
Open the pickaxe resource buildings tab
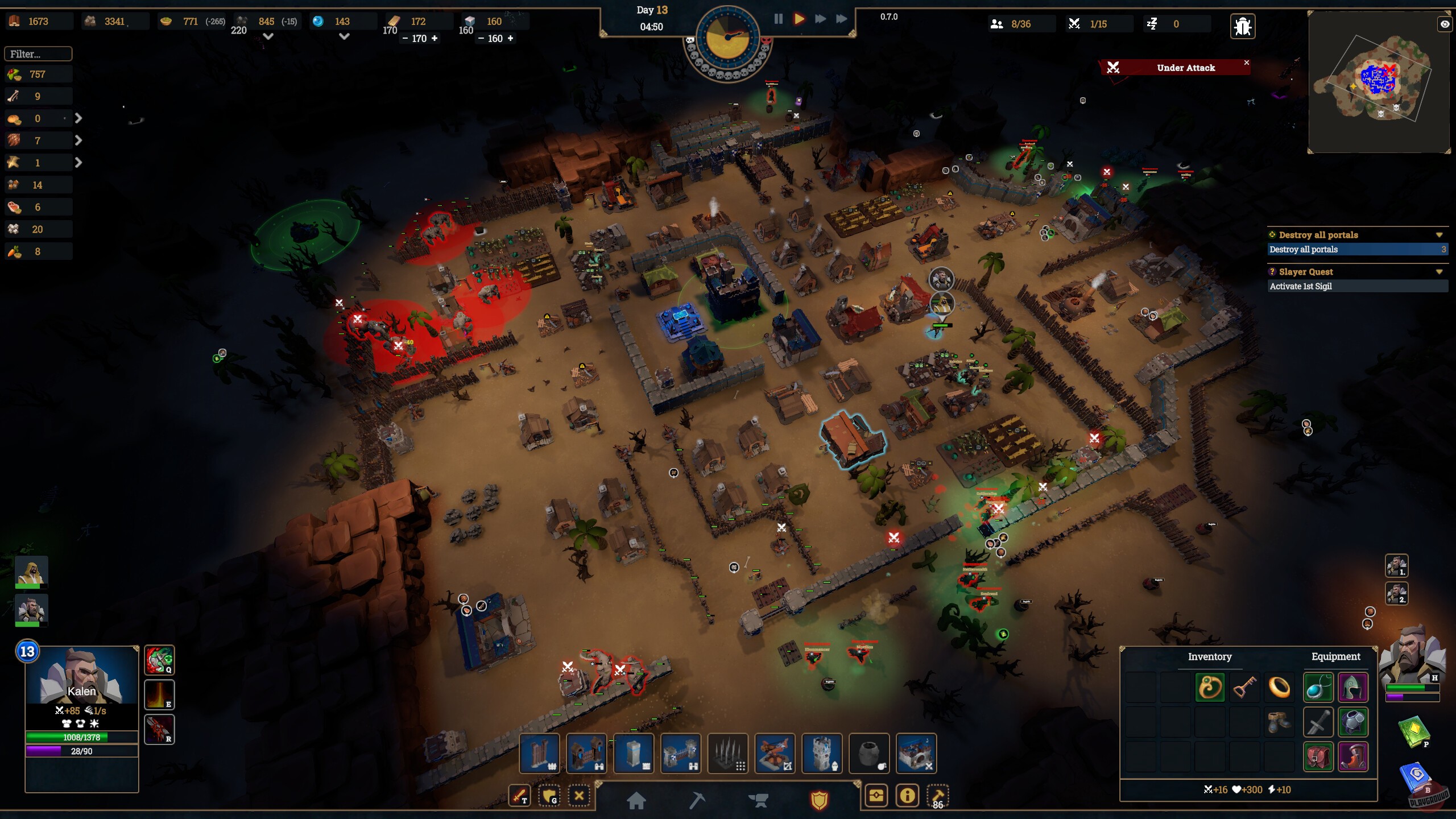pyautogui.click(x=697, y=800)
